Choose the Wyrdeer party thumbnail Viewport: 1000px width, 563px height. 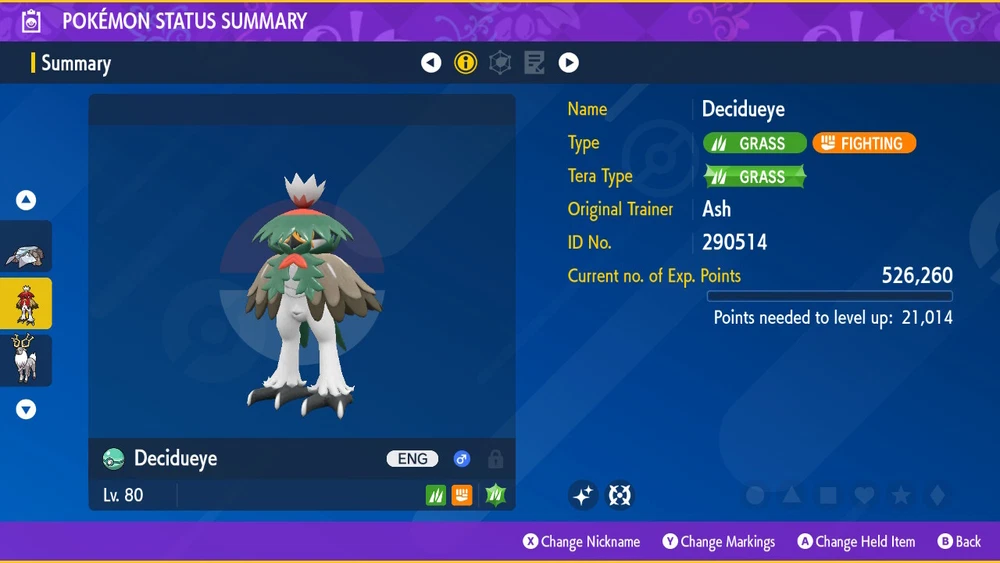click(x=25, y=358)
